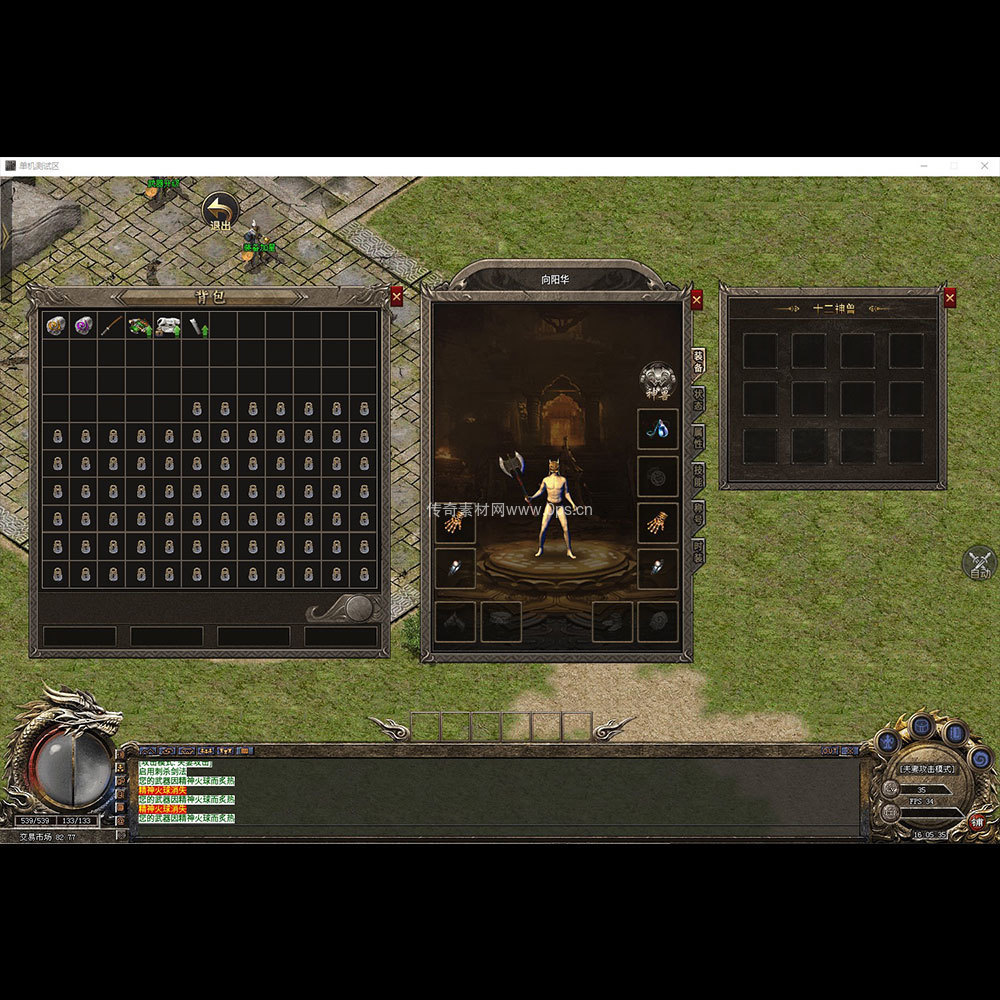Close the 向阳华 character panel
The width and height of the screenshot is (1000, 1000).
click(697, 299)
